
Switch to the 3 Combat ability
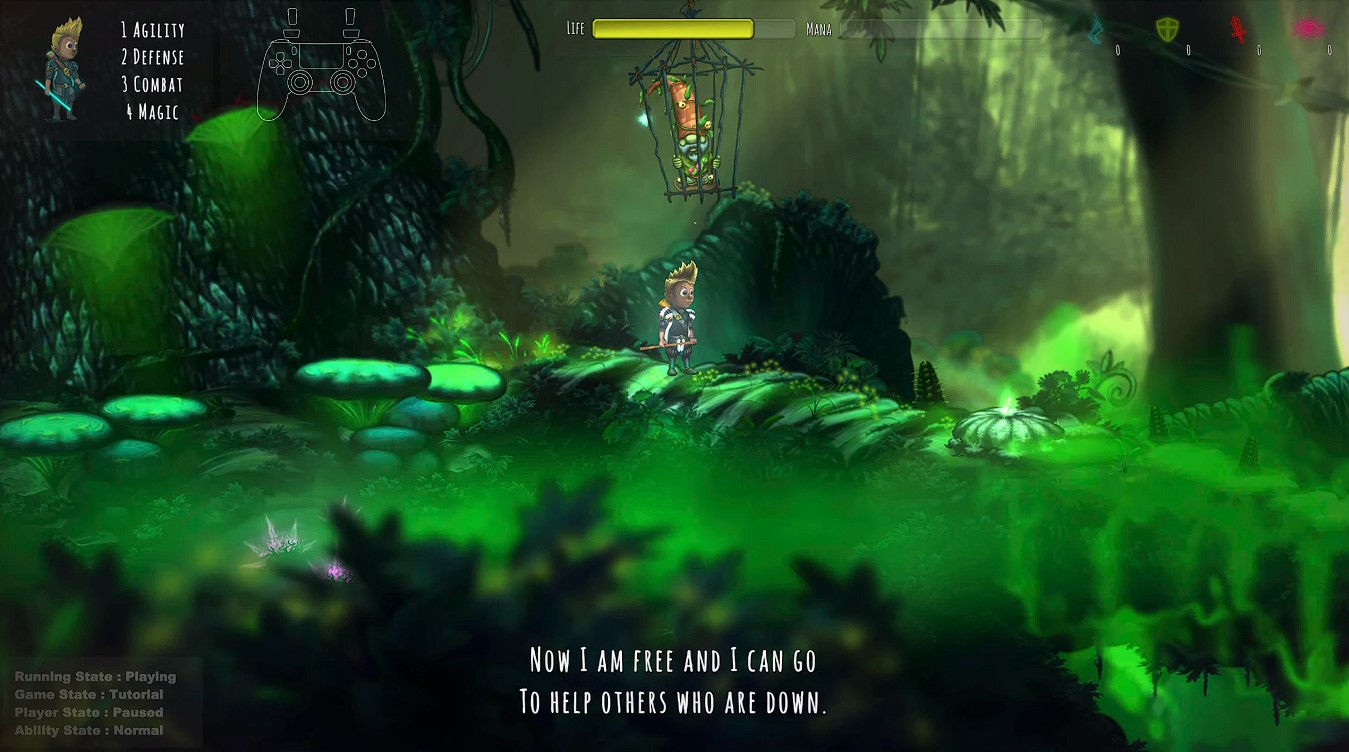pyautogui.click(x=152, y=84)
